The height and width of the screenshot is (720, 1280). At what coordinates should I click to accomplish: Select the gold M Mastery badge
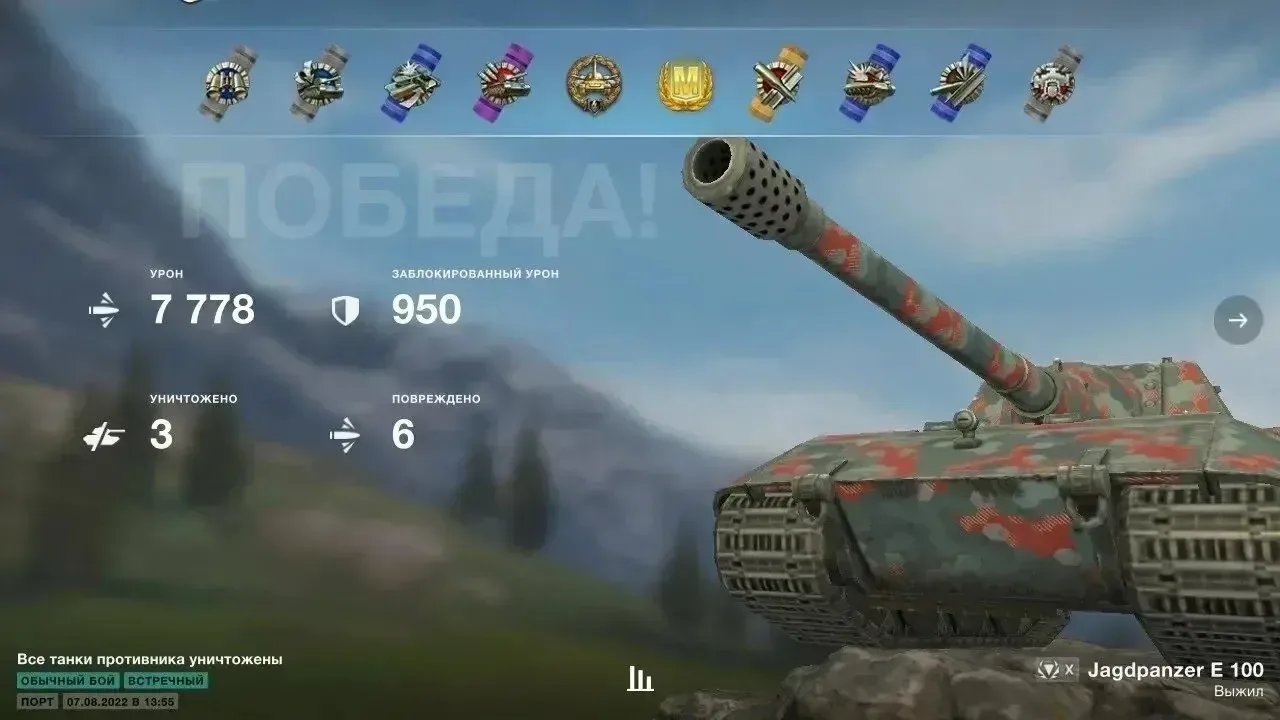coord(686,84)
